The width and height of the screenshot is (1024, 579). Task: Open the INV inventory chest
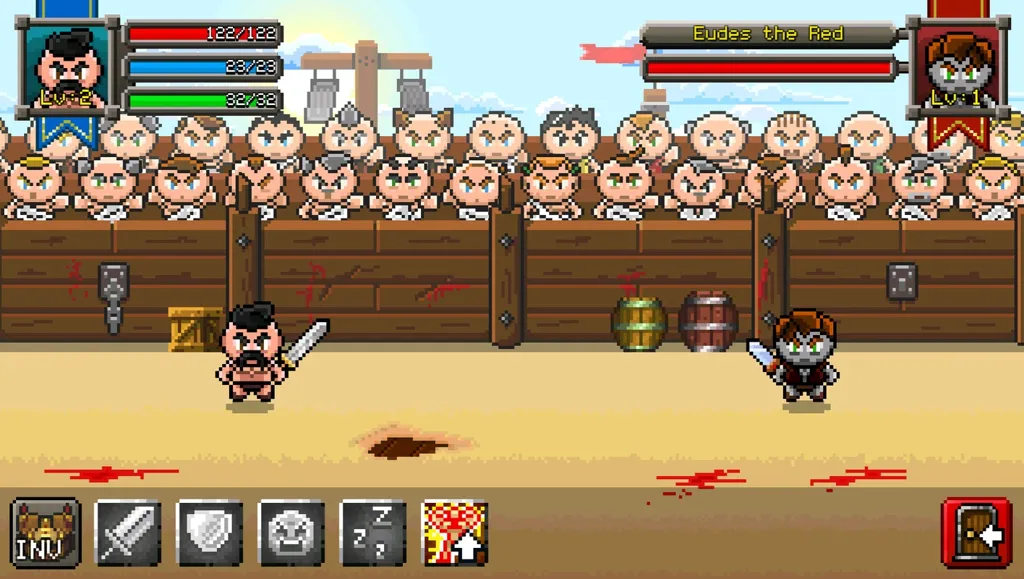click(x=46, y=533)
